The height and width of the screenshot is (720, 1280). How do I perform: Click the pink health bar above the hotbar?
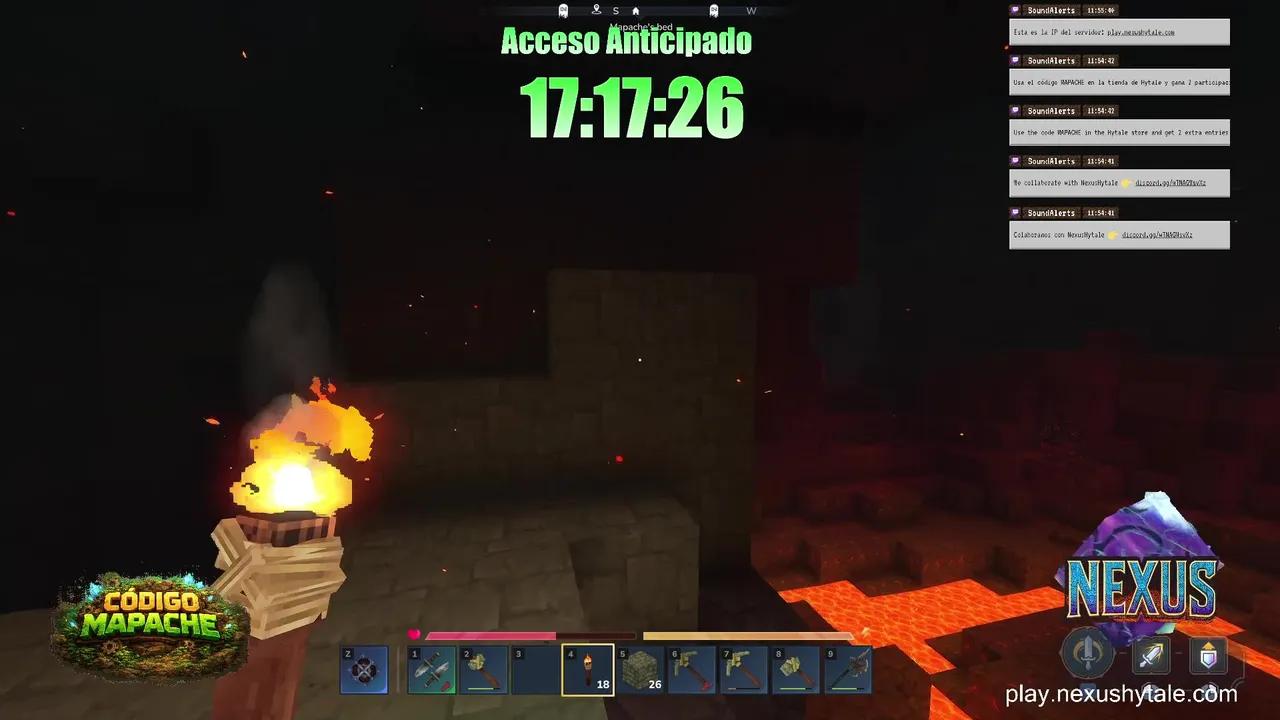(x=490, y=635)
